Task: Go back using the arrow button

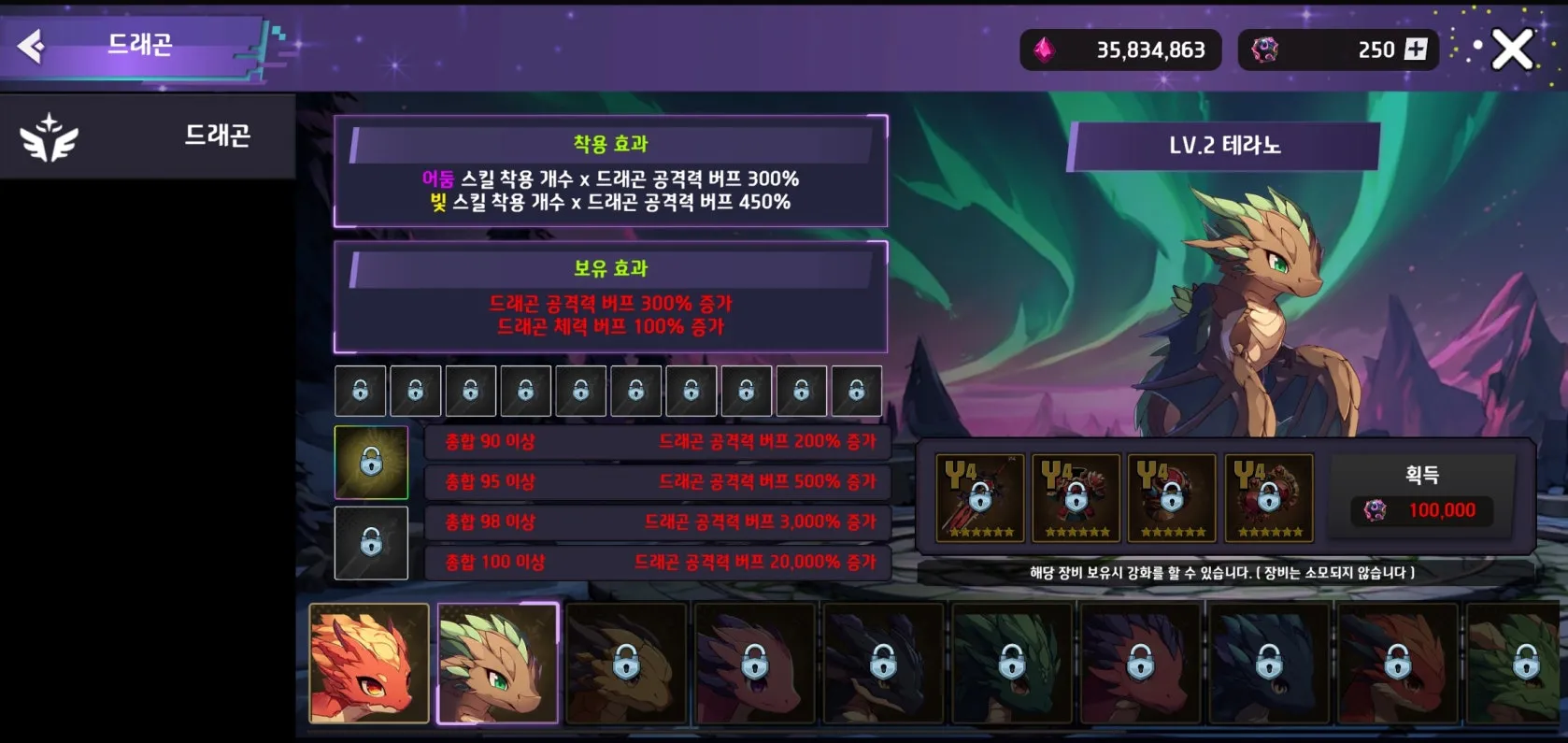Action: click(31, 45)
